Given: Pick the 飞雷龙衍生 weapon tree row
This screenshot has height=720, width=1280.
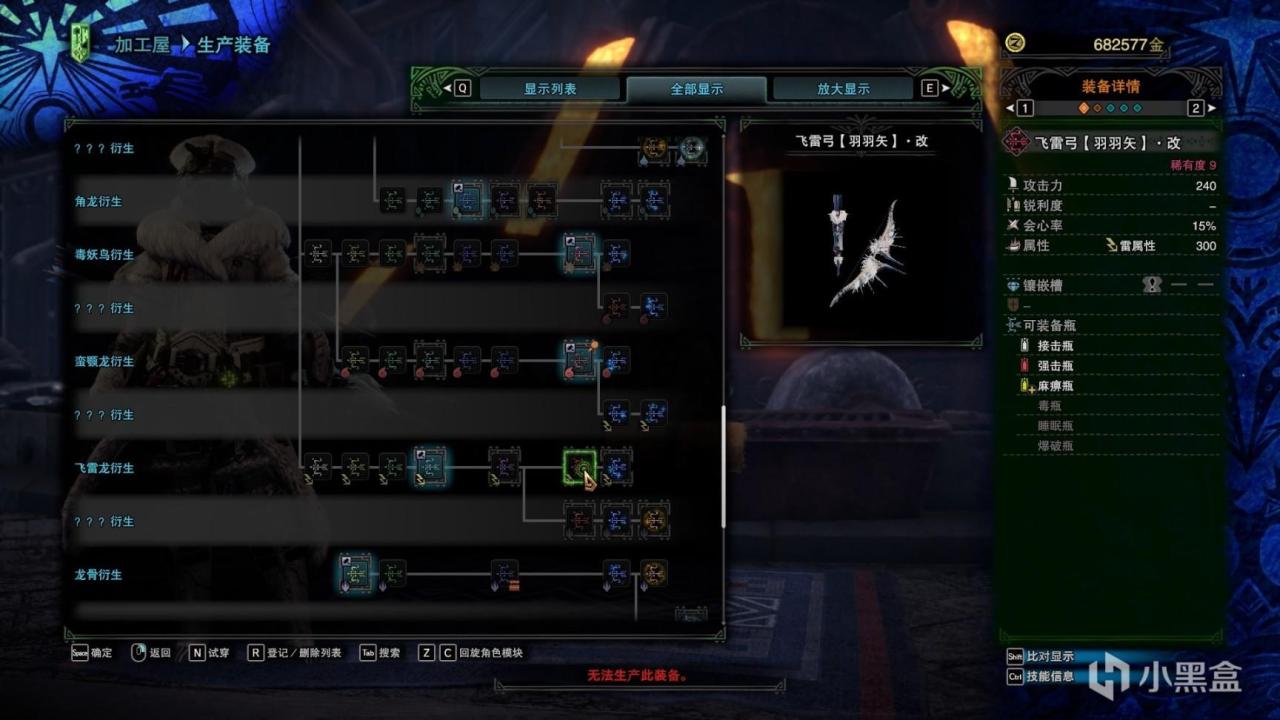Looking at the screenshot, I should tap(104, 468).
